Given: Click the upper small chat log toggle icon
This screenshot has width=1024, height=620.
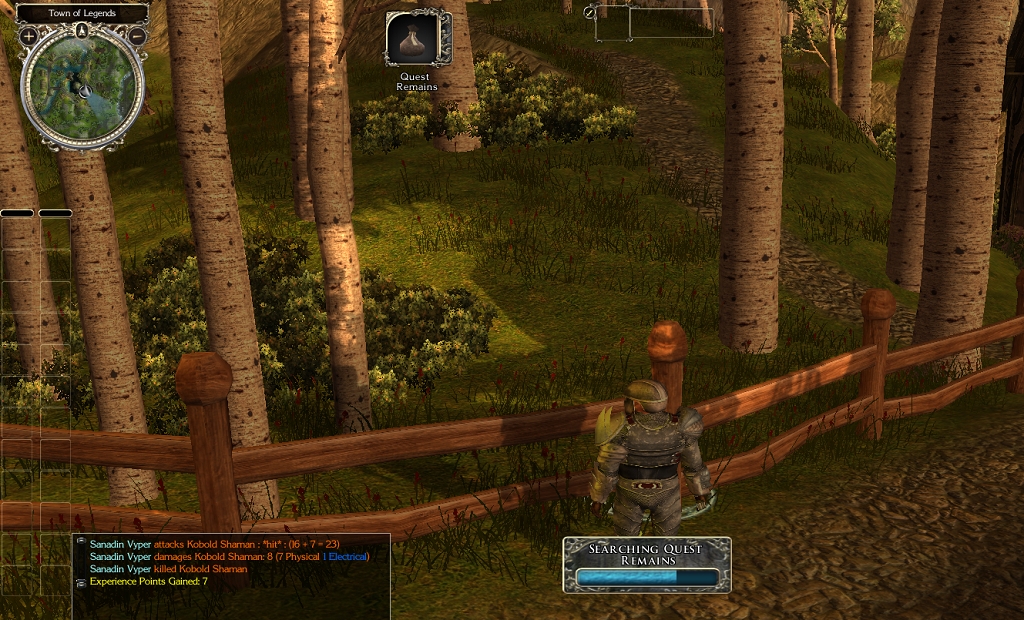Looking at the screenshot, I should tap(80, 541).
